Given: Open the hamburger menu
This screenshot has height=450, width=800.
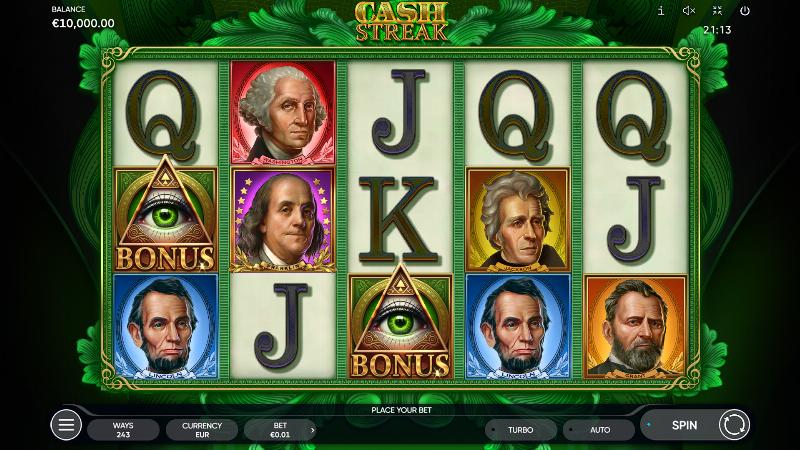Looking at the screenshot, I should (66, 425).
